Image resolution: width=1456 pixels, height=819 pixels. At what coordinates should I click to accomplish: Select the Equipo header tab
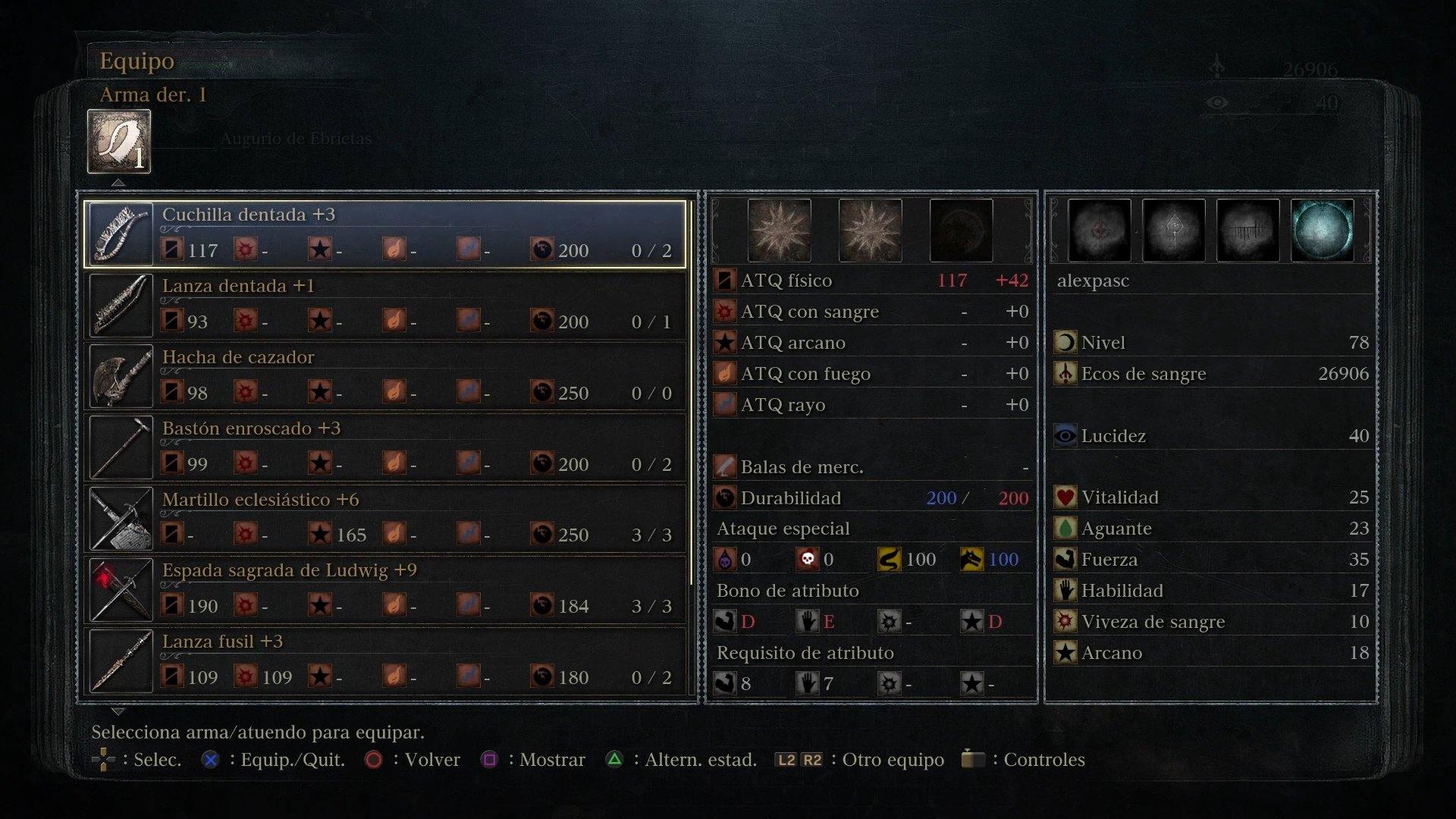(x=136, y=61)
